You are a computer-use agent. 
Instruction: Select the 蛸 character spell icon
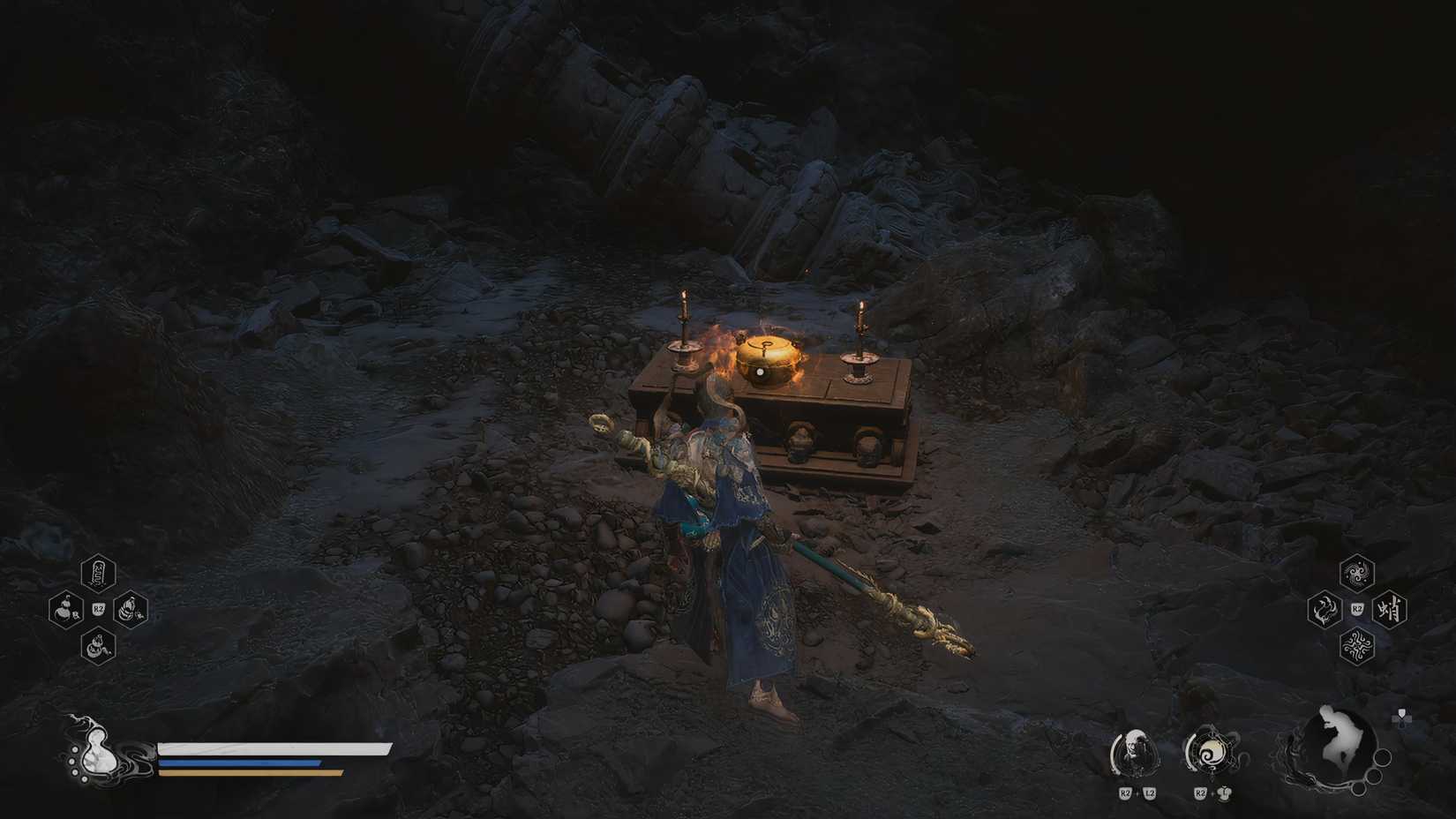coord(1390,610)
